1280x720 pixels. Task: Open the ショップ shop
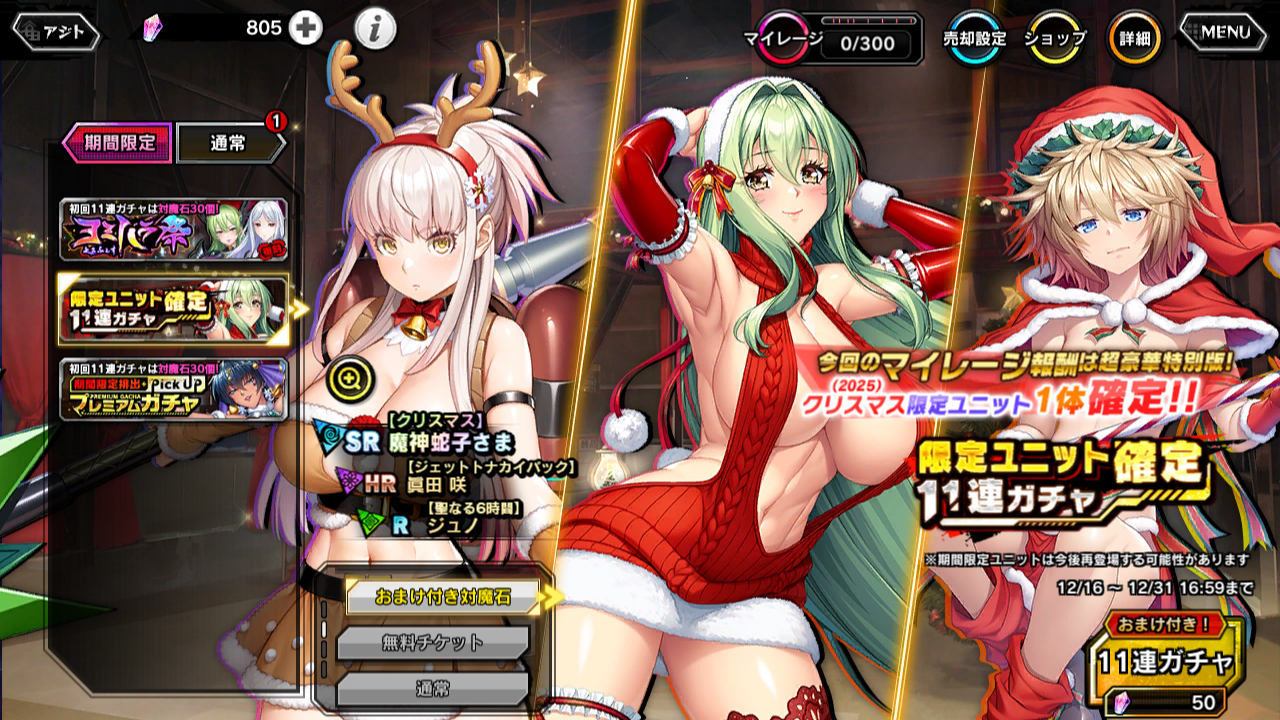point(1055,39)
